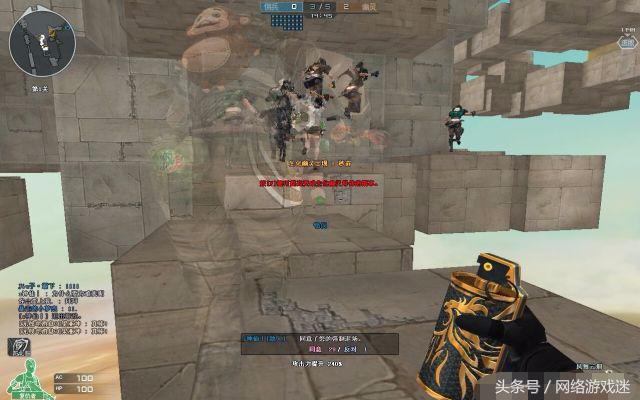The image size is (640, 400).
Task: Click the spray emblem icon above the portrait
Action: click(x=20, y=346)
